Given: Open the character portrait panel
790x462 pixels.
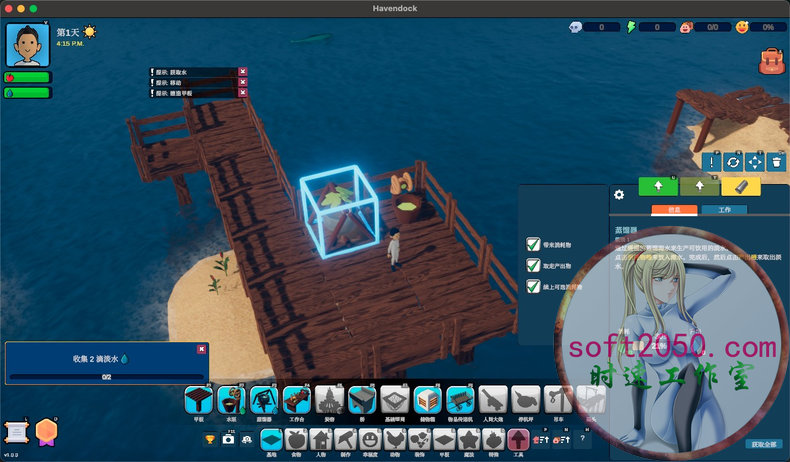Looking at the screenshot, I should pyautogui.click(x=28, y=44).
